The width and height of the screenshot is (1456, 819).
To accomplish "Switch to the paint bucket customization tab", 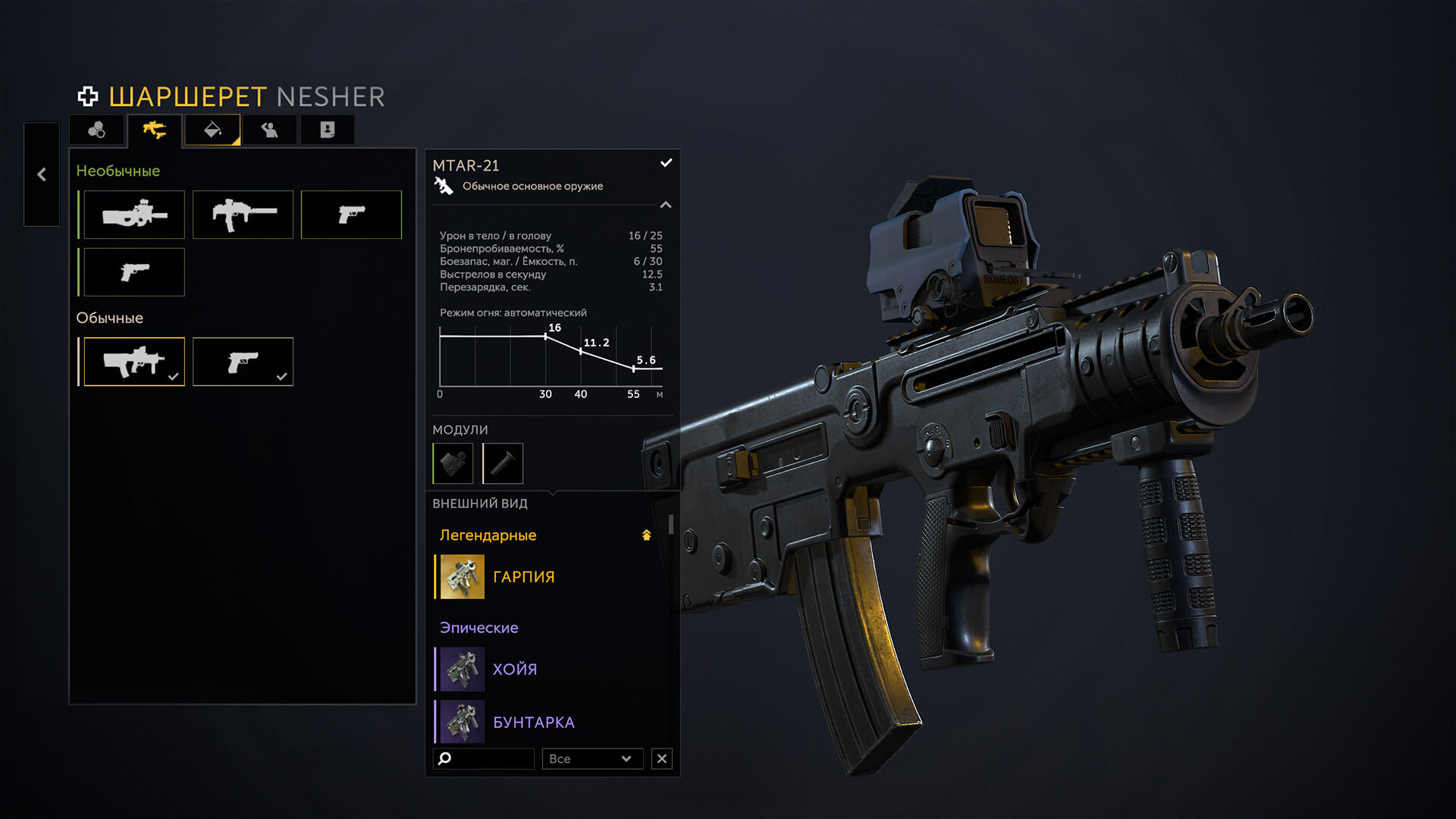I will [x=213, y=130].
